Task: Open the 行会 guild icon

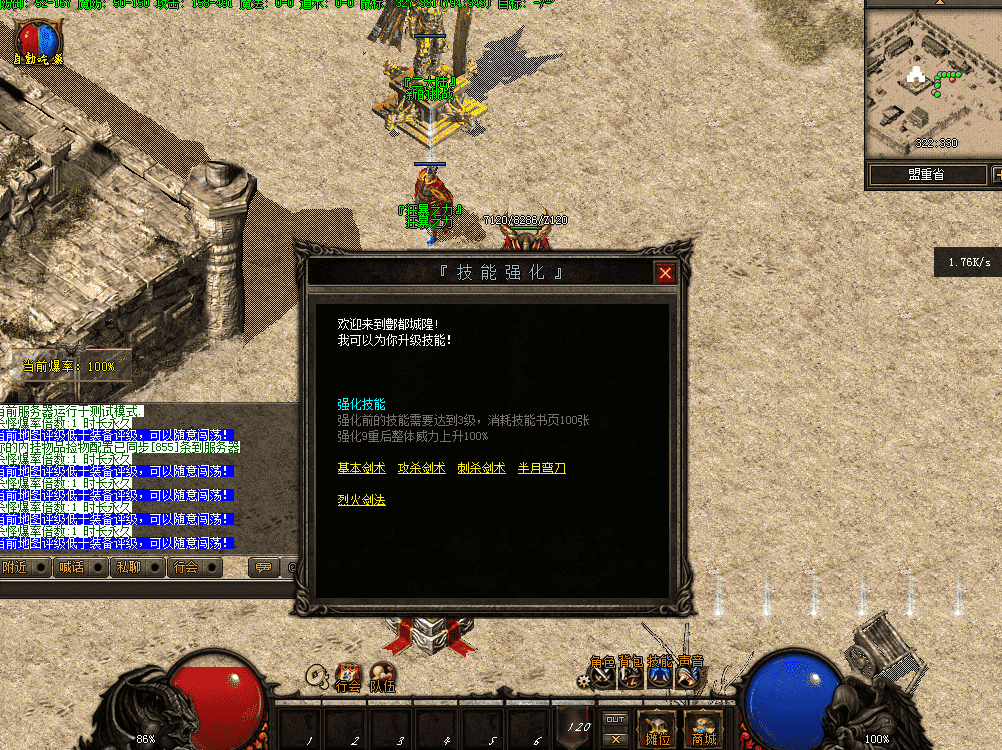Action: pyautogui.click(x=347, y=677)
